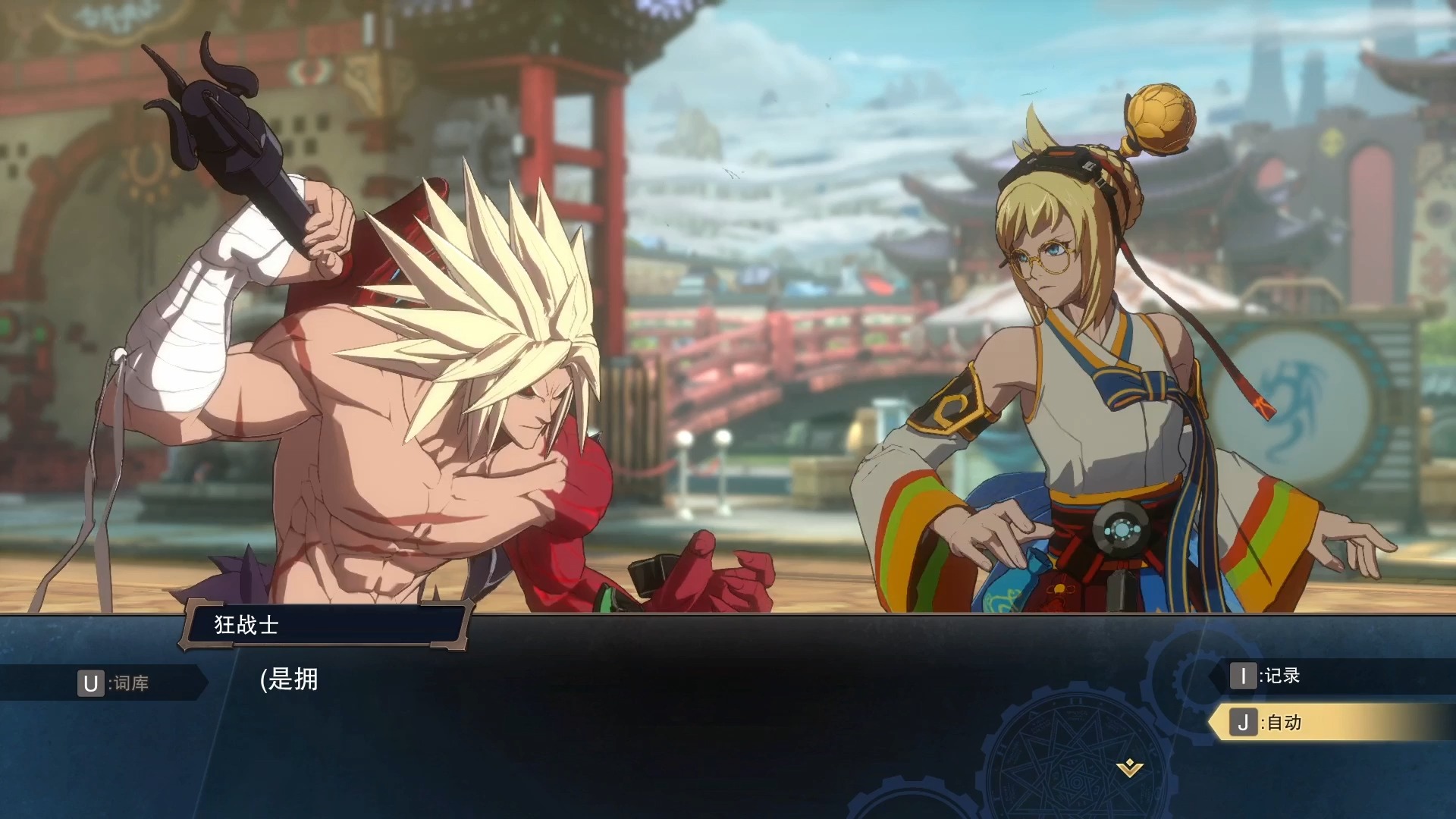This screenshot has height=819, width=1456.
Task: Open the 词库 glossary button
Action: [114, 683]
